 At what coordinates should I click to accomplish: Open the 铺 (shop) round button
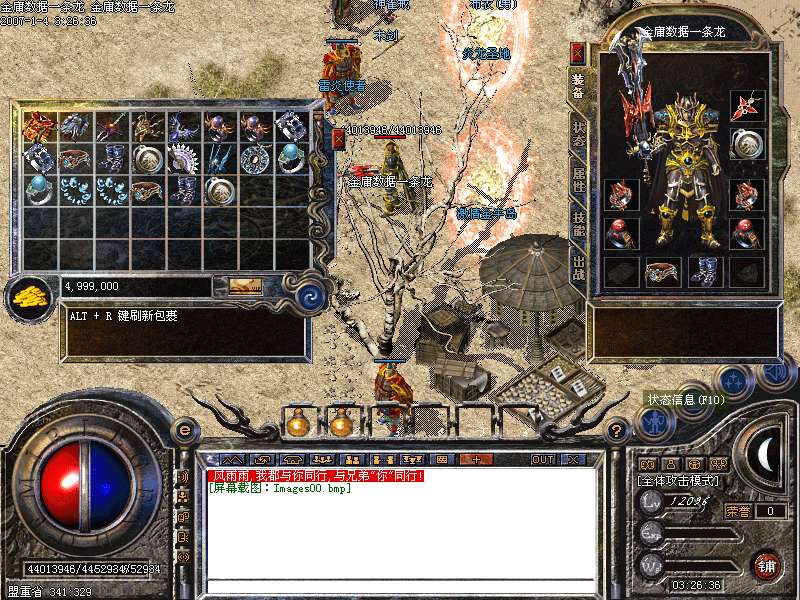[x=767, y=565]
